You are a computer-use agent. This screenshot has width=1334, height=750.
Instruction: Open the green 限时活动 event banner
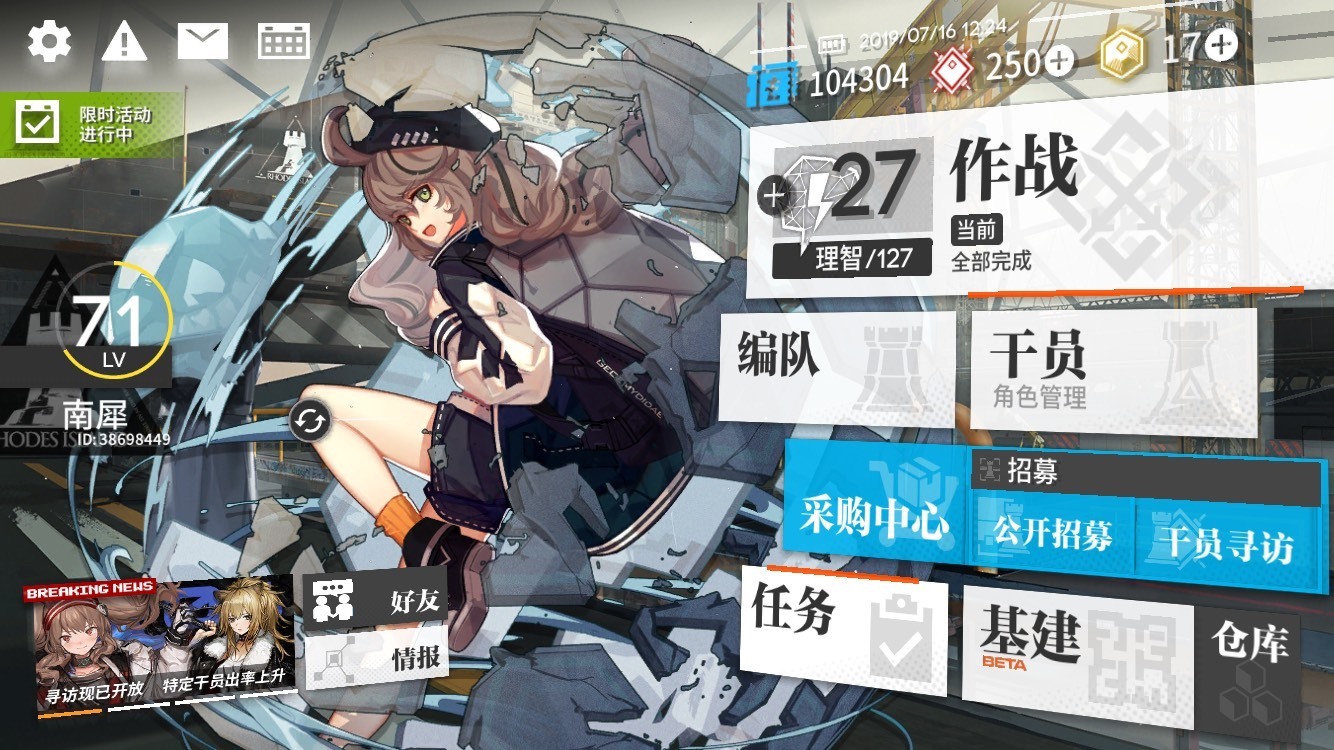(x=90, y=124)
